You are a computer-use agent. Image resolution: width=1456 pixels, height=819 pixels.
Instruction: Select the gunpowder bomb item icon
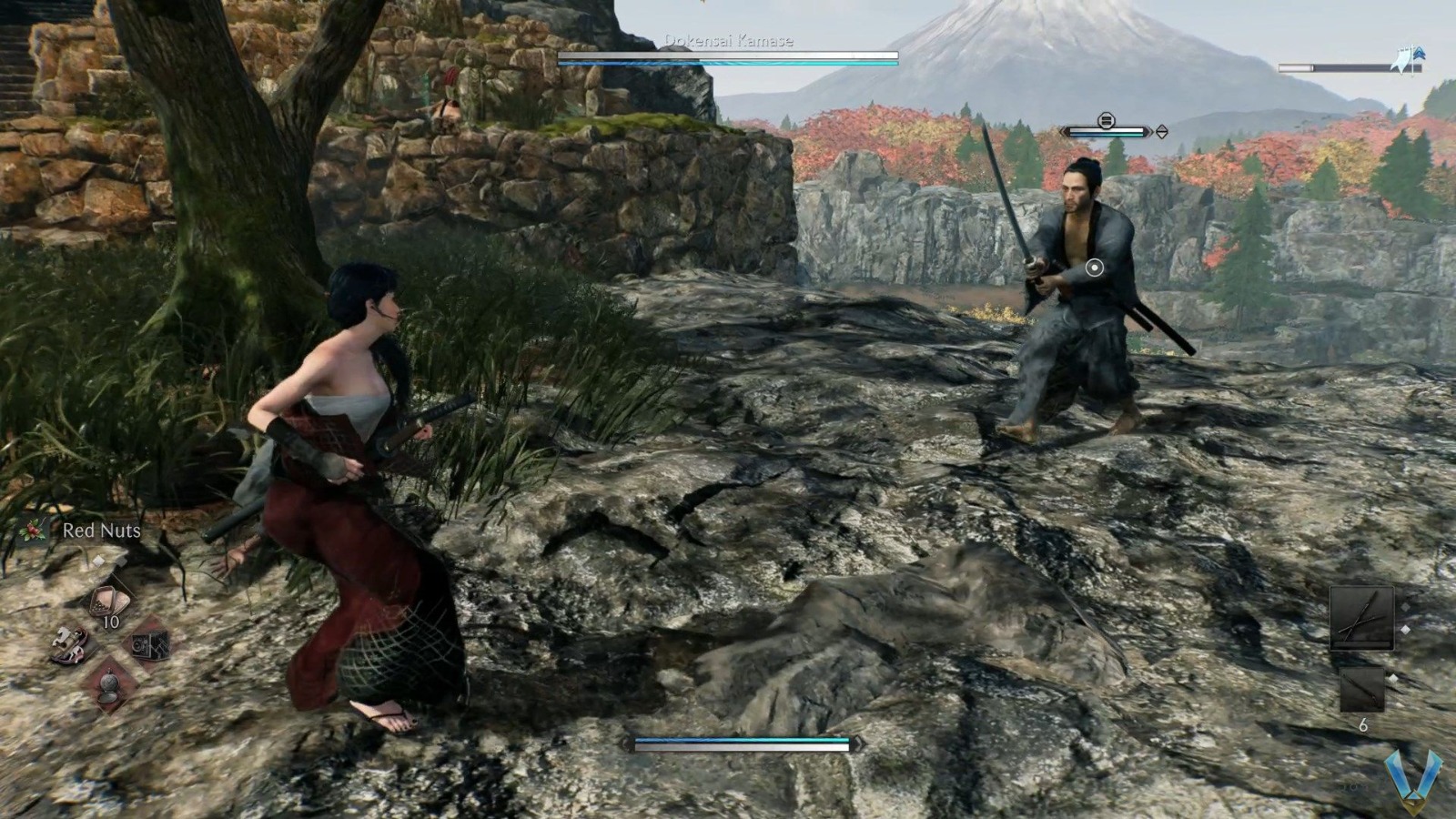[x=109, y=684]
